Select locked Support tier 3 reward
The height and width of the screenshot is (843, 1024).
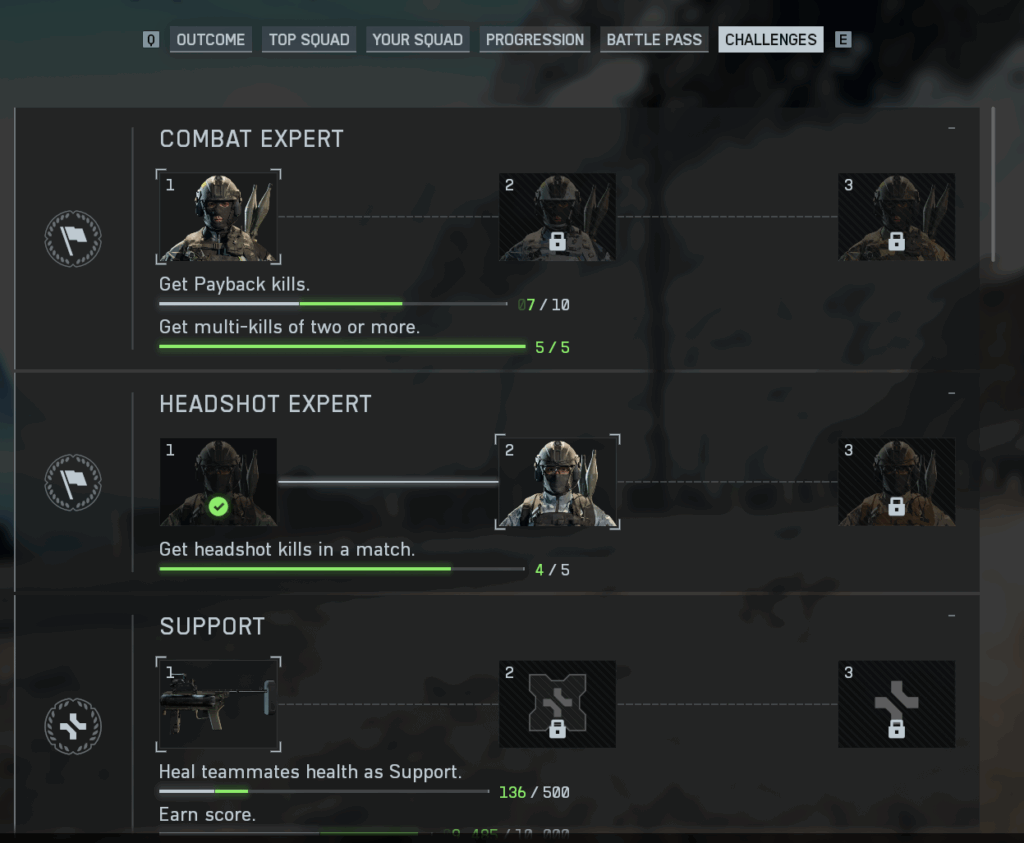click(896, 704)
